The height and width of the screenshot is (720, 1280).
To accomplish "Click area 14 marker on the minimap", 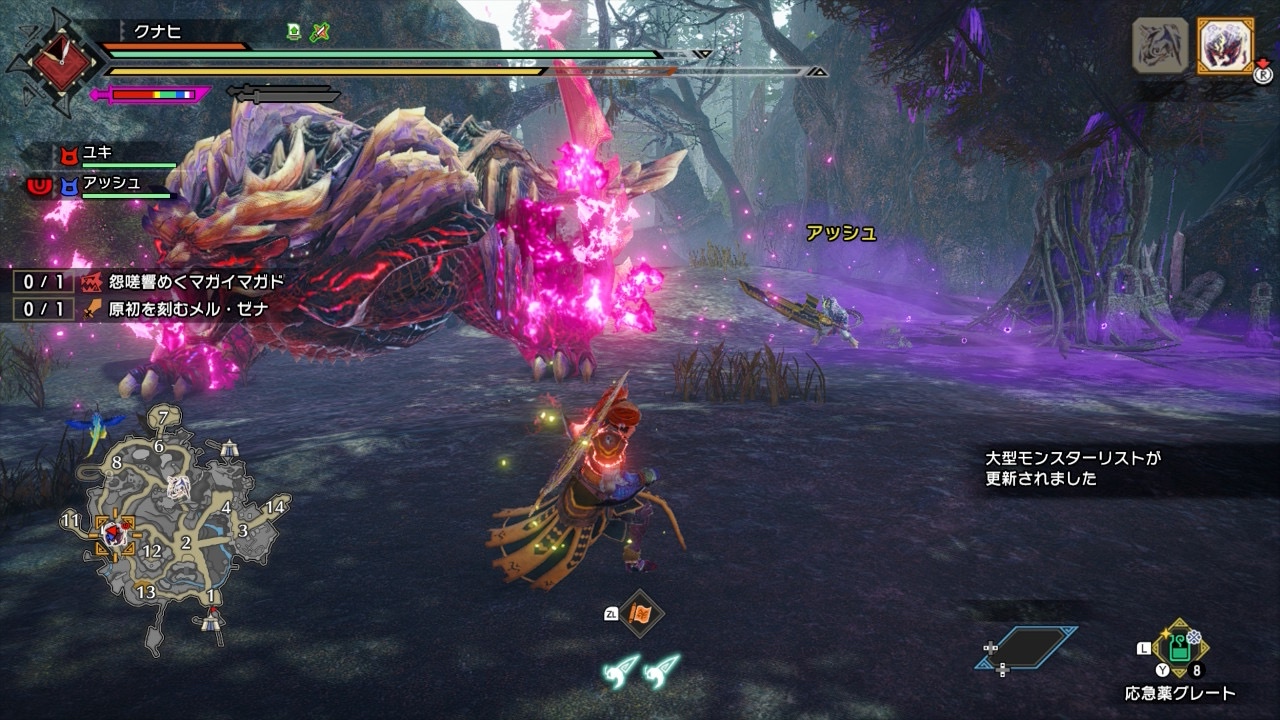I will (275, 506).
